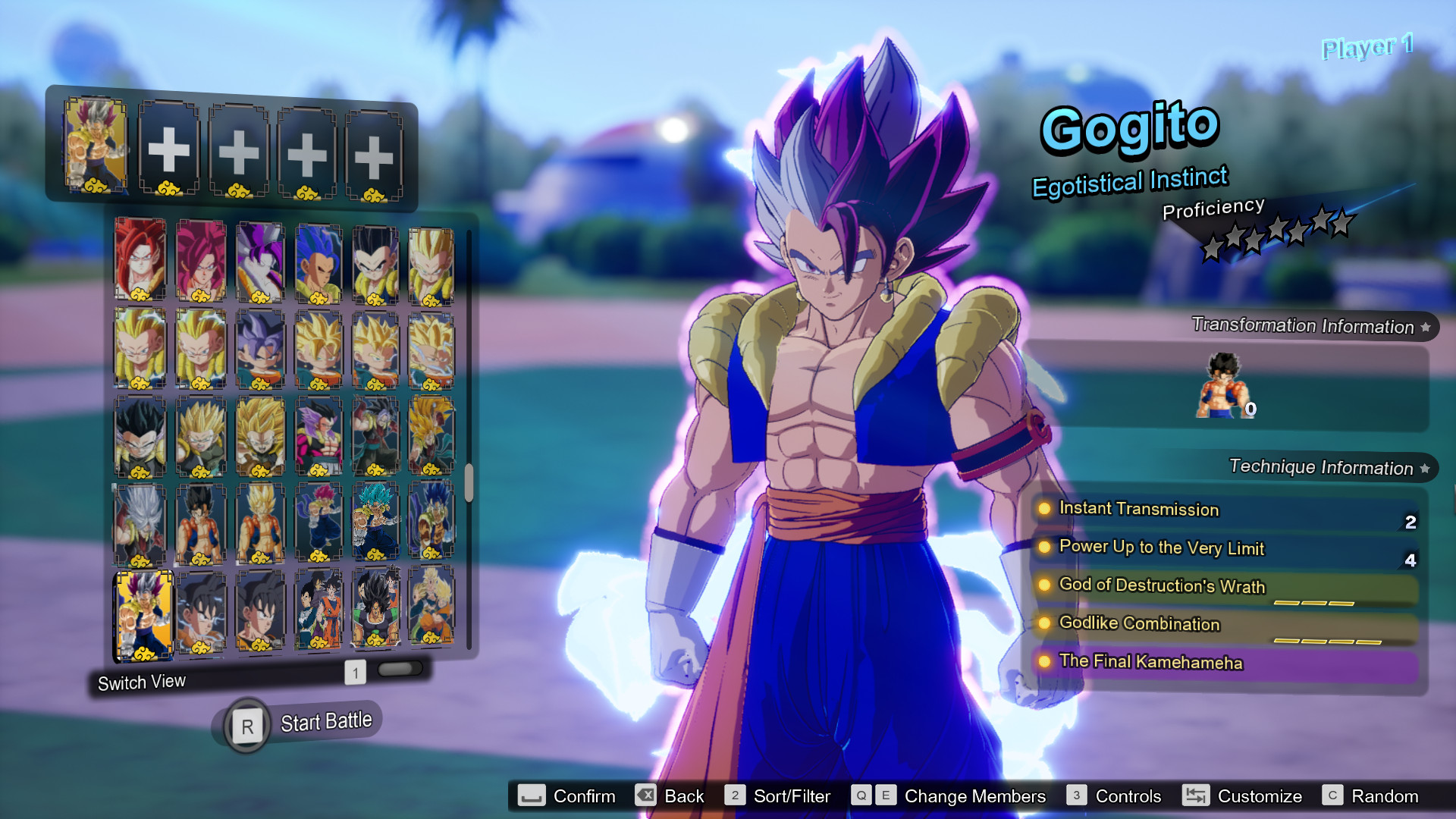Expand the roster page selector showing "1"
1456x819 pixels.
coord(353,670)
